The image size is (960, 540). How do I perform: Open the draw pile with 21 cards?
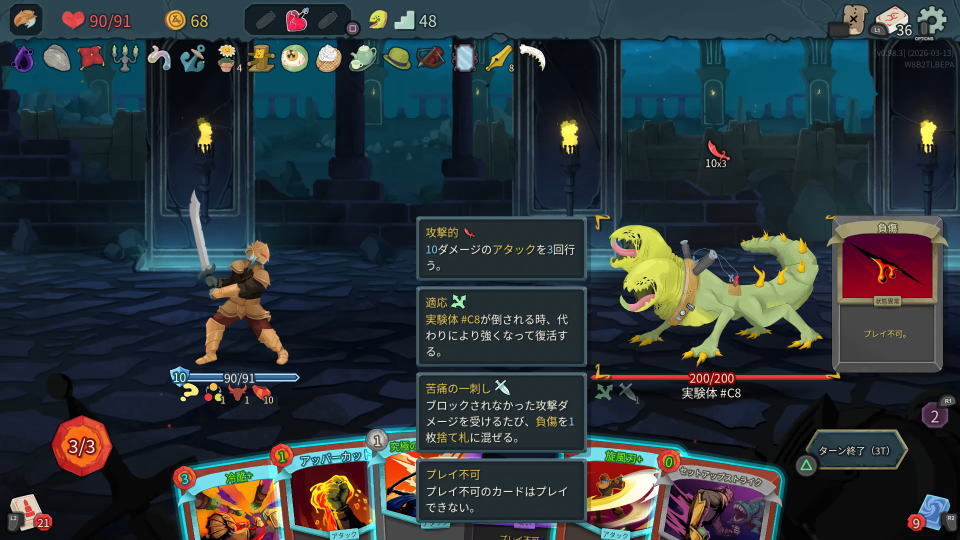coord(26,510)
